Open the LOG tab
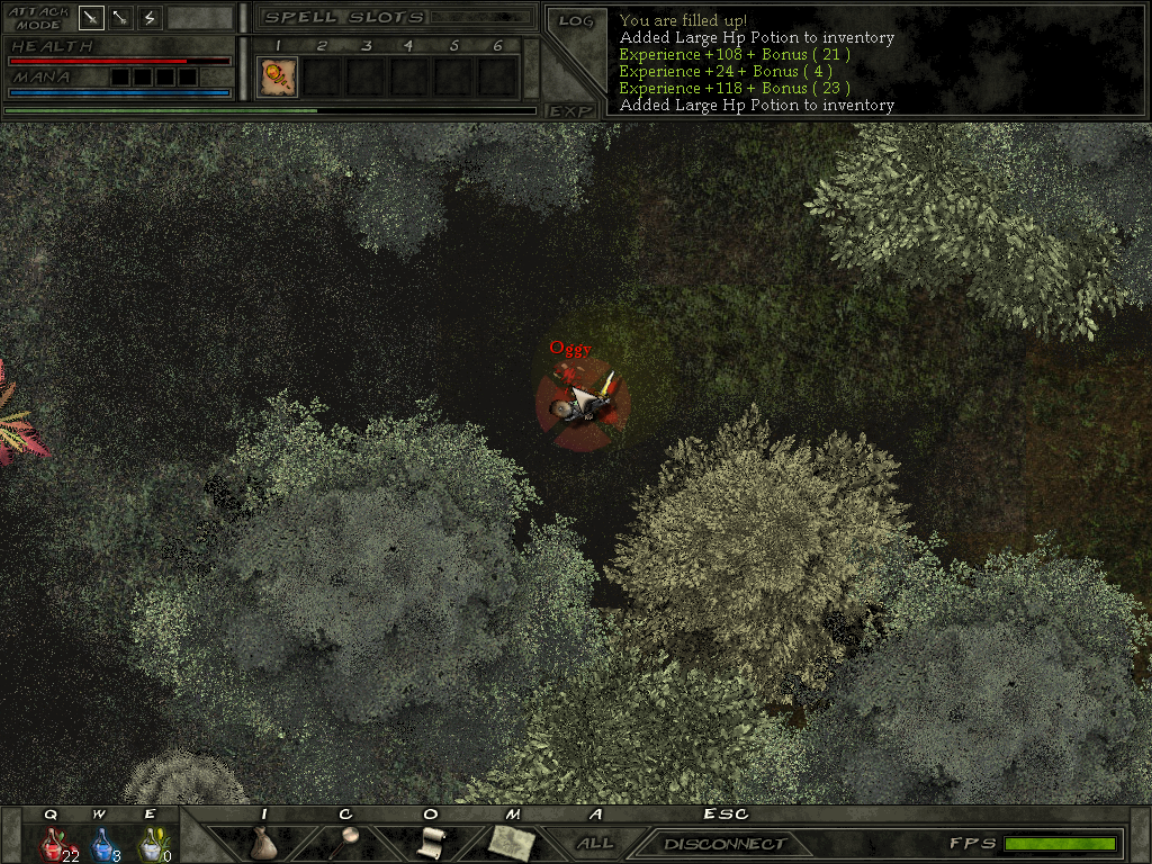The width and height of the screenshot is (1152, 864). click(x=576, y=21)
